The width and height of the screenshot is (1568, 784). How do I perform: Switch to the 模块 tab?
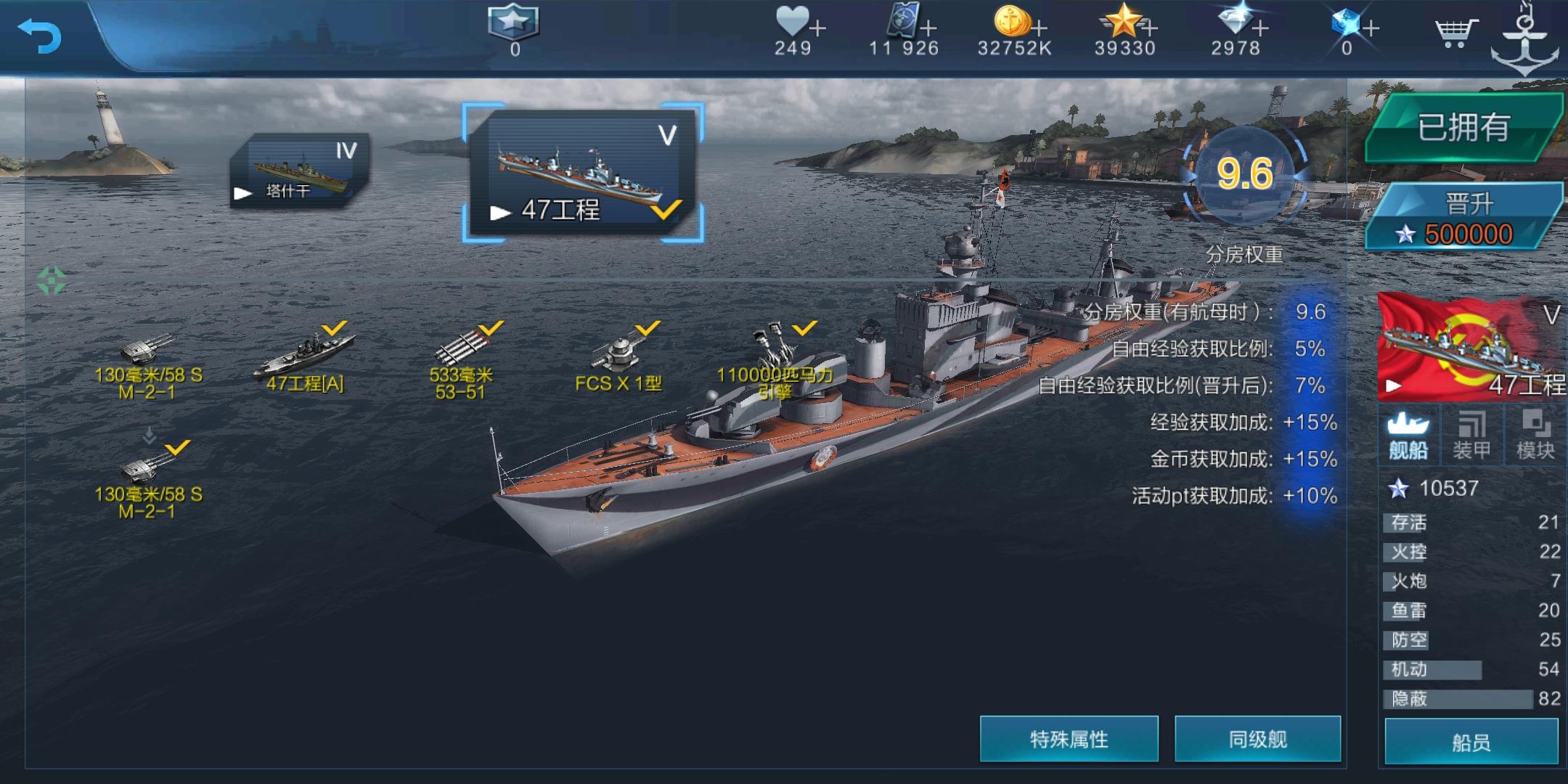coord(1537,434)
